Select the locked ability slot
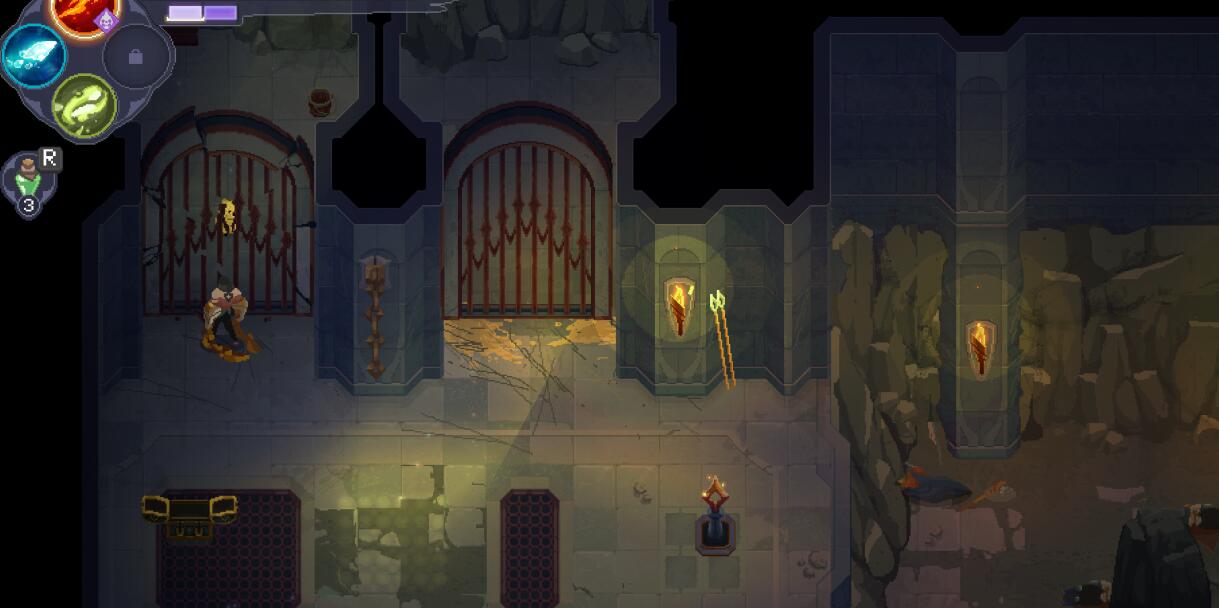1219x608 pixels. click(x=136, y=57)
